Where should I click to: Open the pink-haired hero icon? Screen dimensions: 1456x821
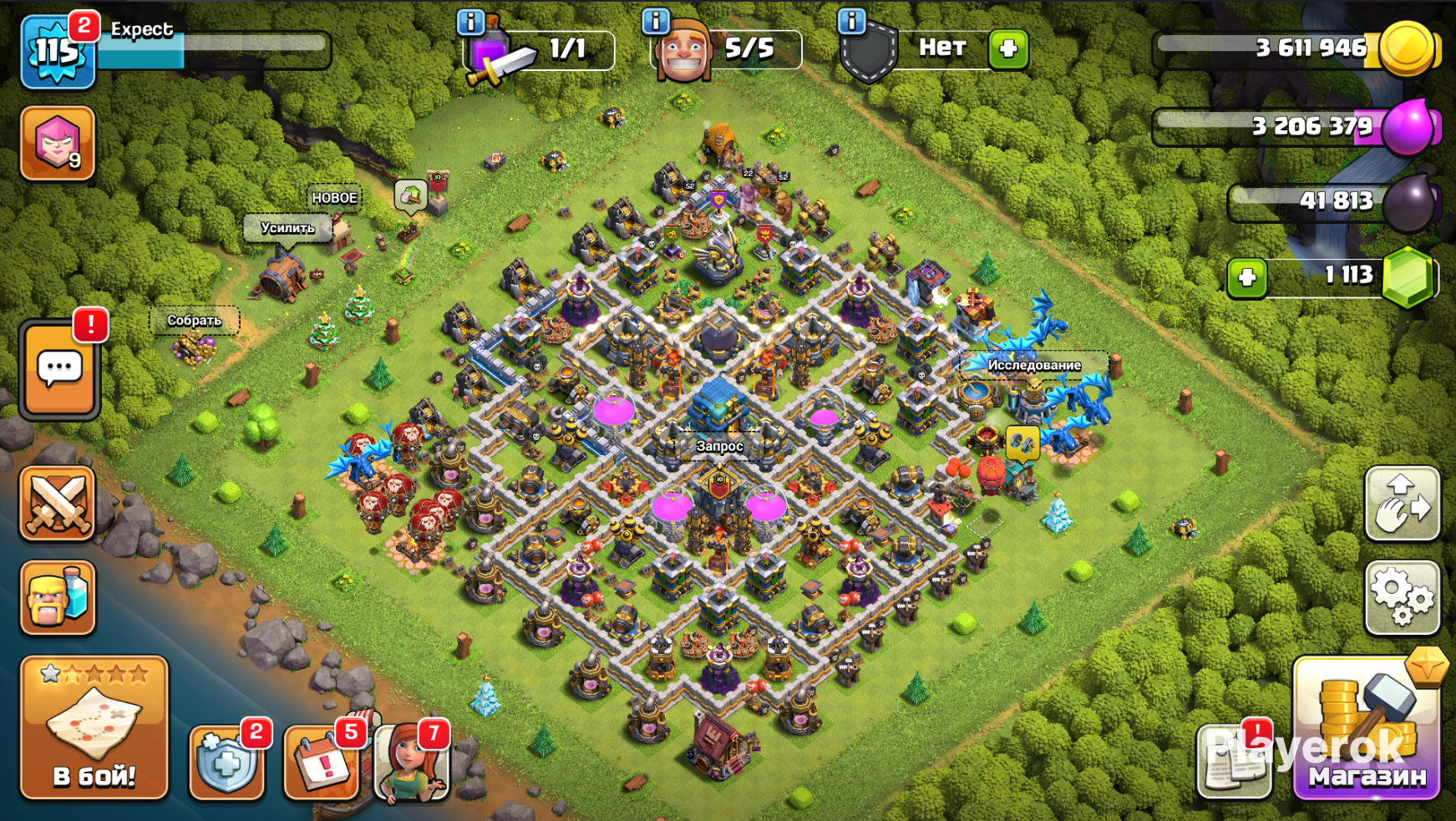coord(58,143)
